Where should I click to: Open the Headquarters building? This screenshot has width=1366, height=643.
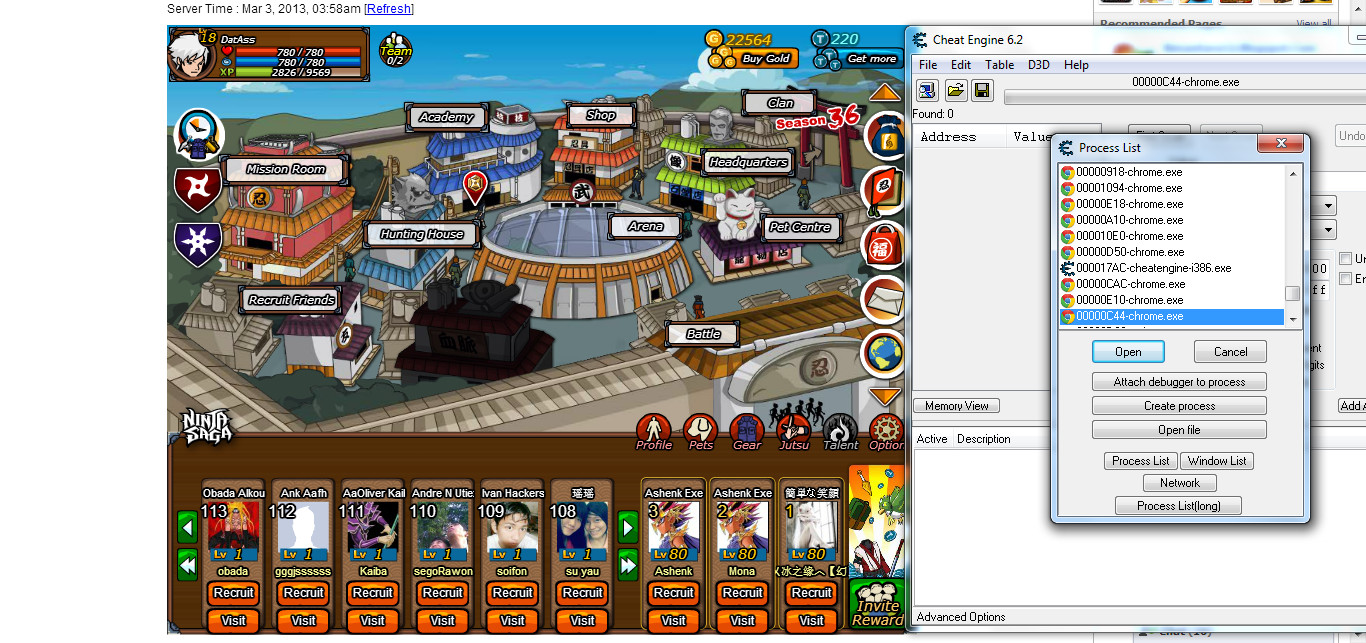point(748,162)
